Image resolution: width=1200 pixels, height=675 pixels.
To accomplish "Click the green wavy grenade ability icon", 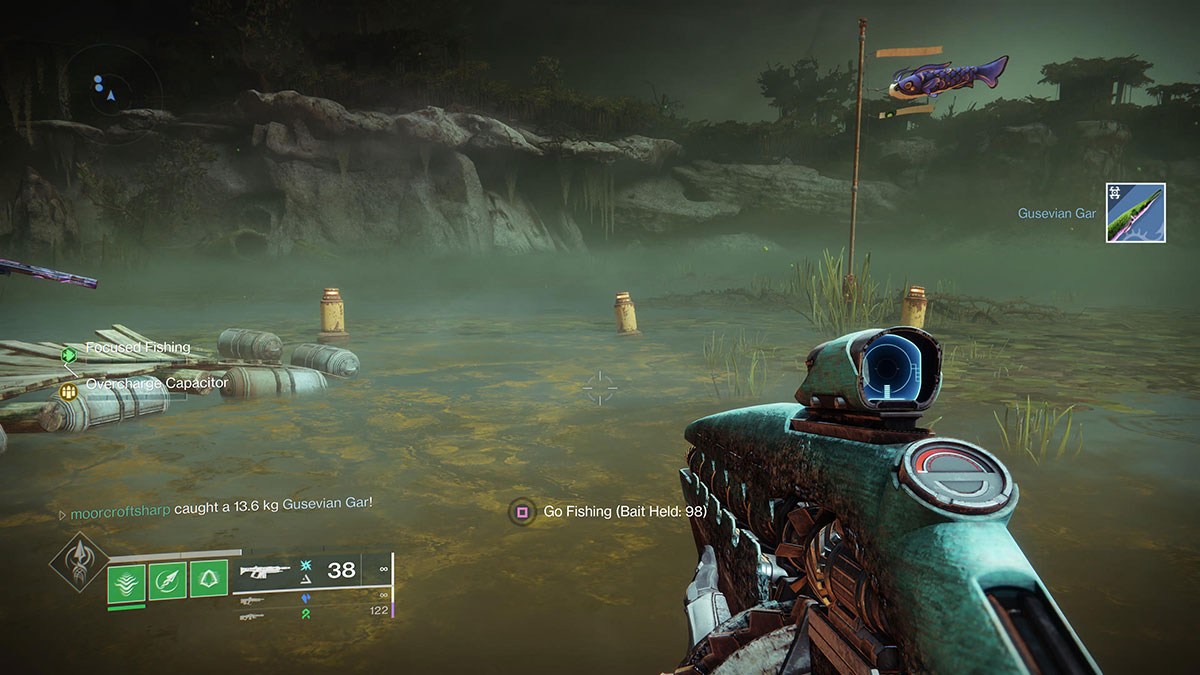I will tap(126, 582).
